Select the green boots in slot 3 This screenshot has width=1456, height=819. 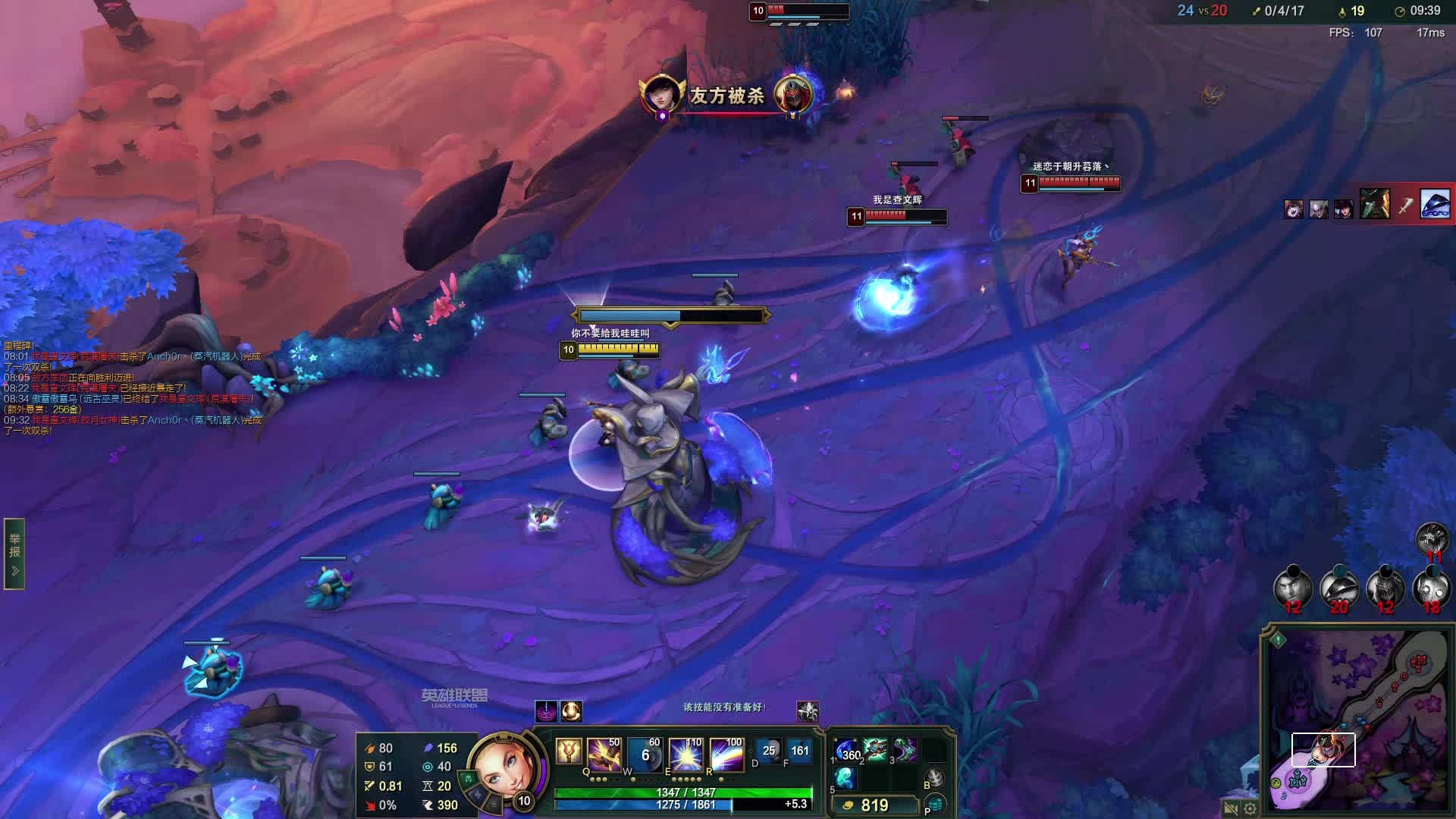905,750
